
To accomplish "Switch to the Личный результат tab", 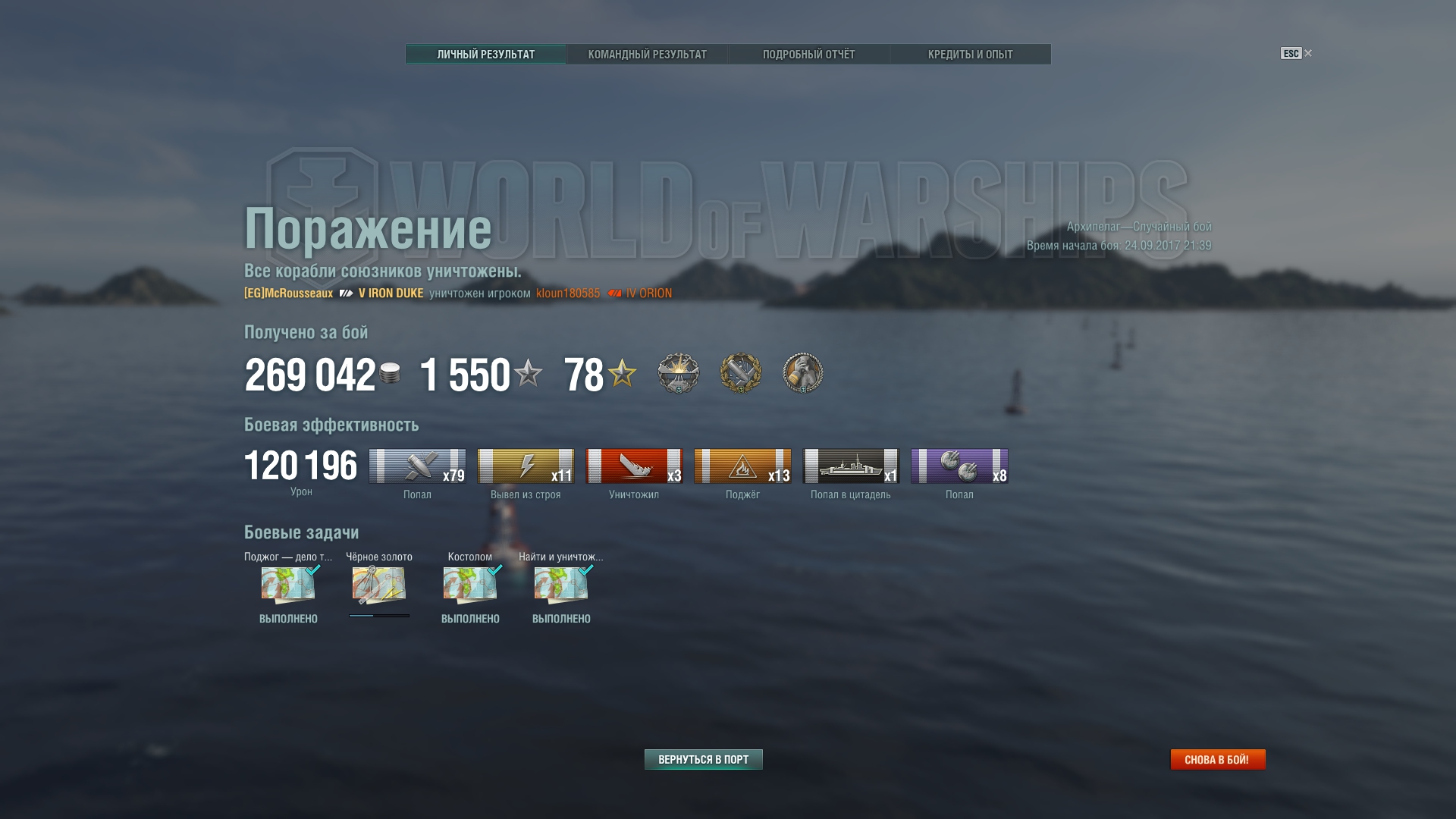I will pyautogui.click(x=485, y=55).
